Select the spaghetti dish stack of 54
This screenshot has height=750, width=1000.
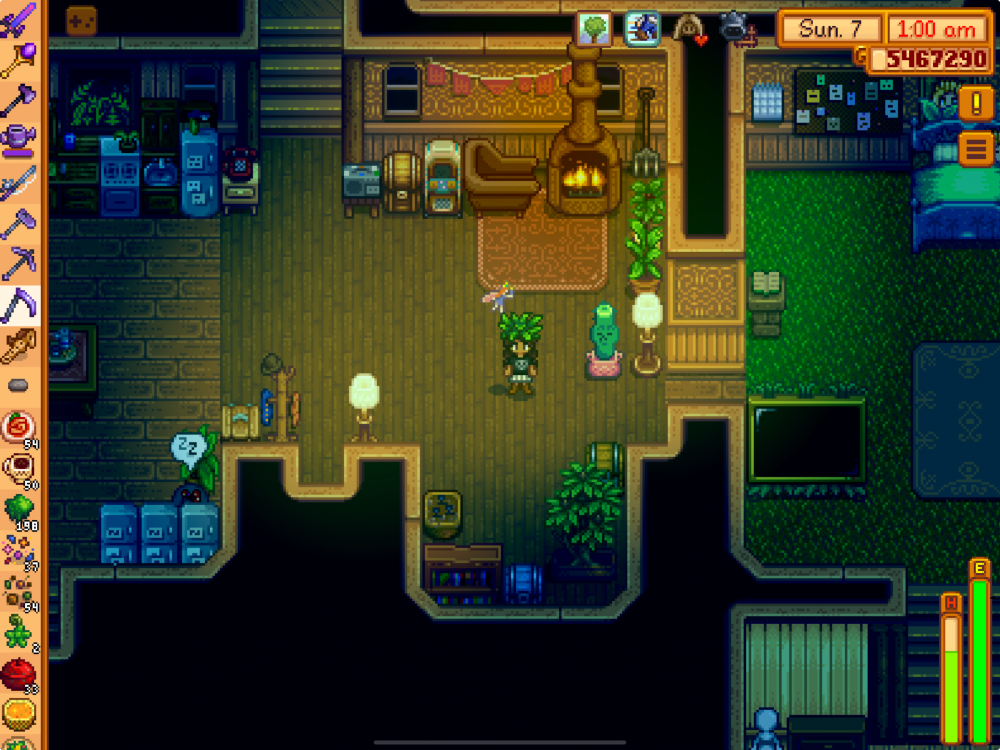(x=19, y=427)
